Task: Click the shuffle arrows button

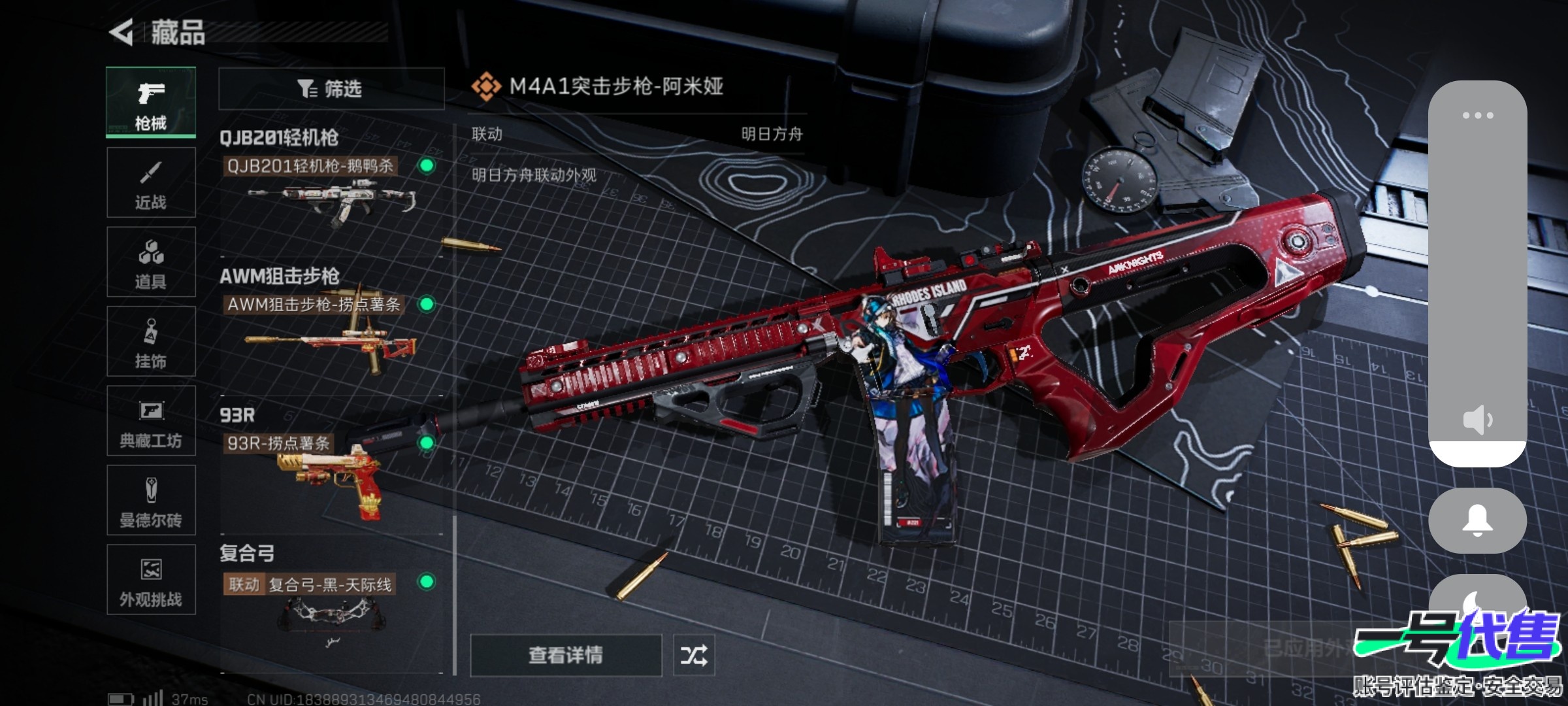Action: pyautogui.click(x=694, y=655)
